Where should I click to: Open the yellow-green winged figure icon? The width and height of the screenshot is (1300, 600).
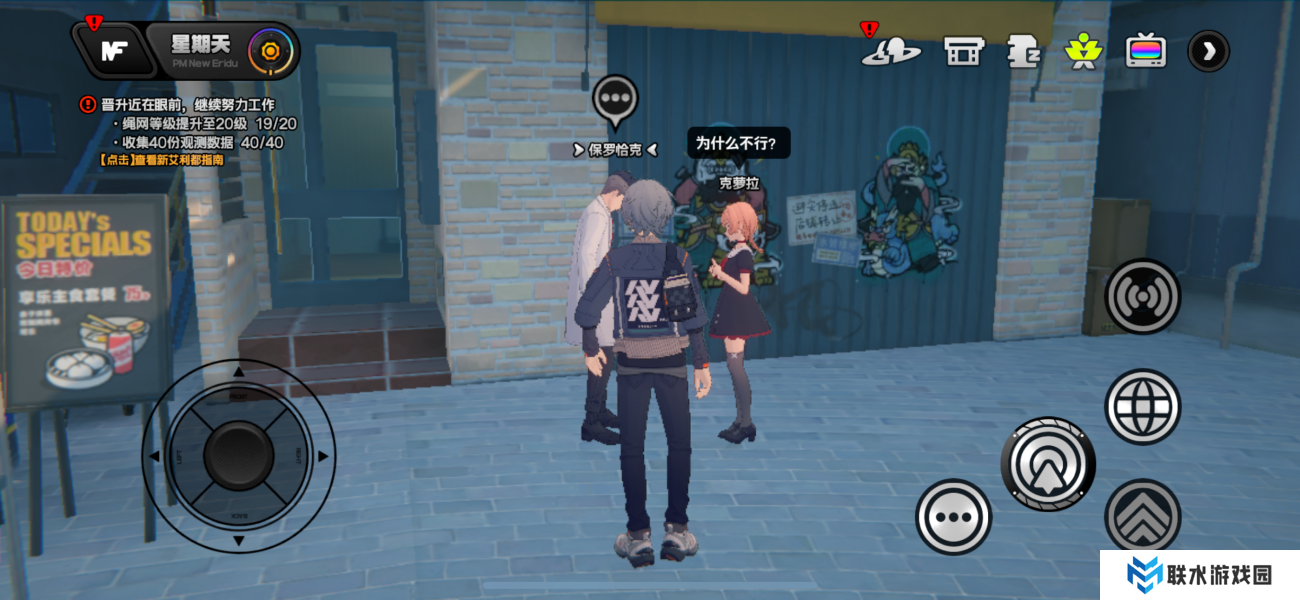1082,50
